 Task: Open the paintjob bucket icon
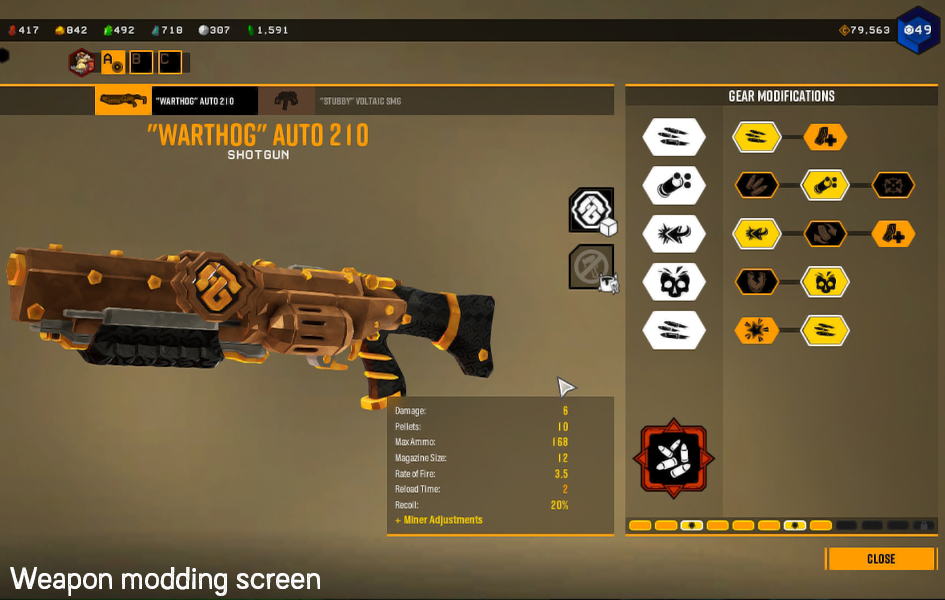591,267
